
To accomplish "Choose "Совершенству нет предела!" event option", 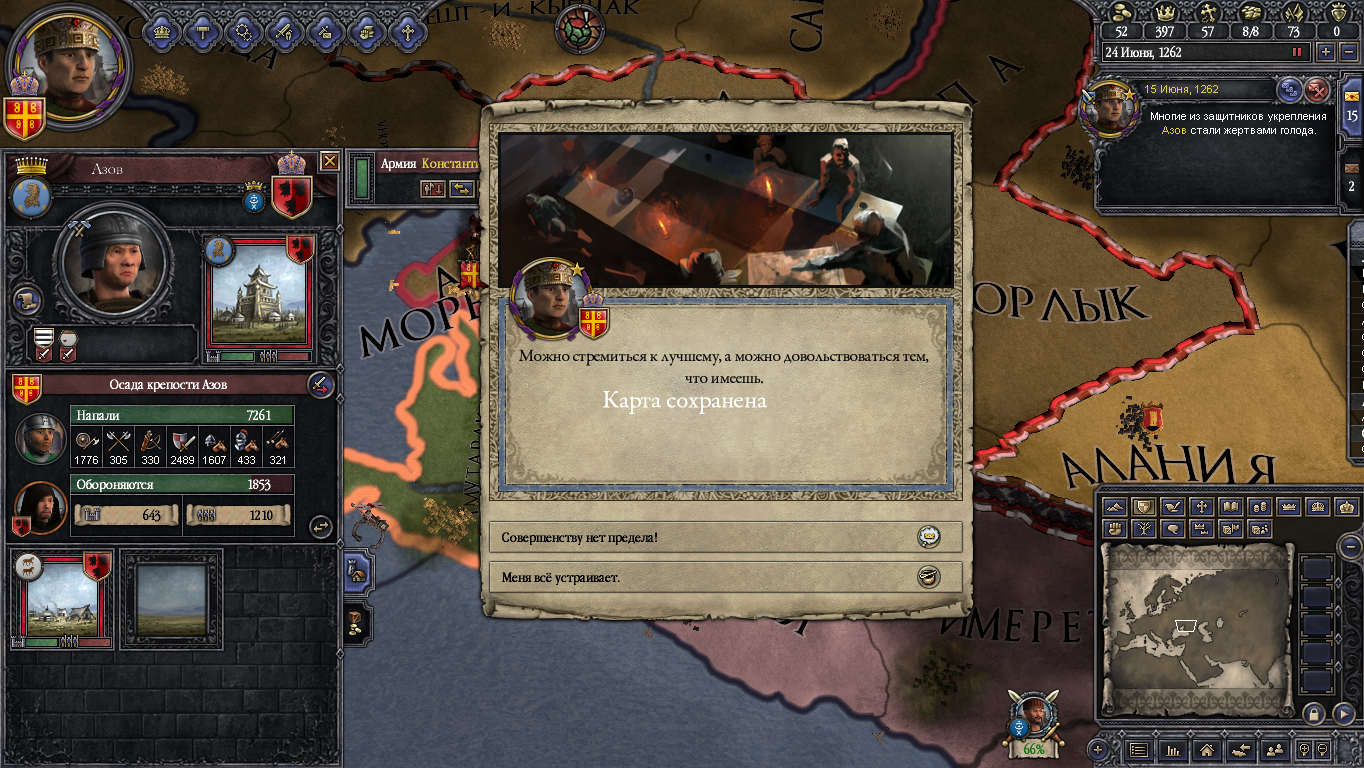I will 724,537.
